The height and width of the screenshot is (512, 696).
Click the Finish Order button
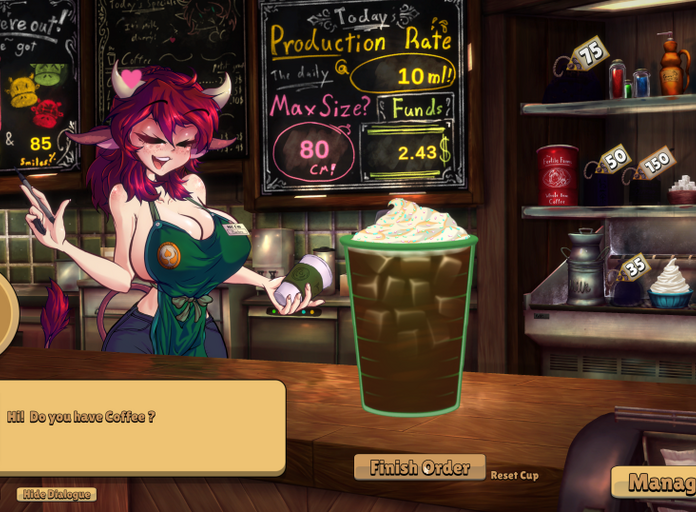pos(419,467)
